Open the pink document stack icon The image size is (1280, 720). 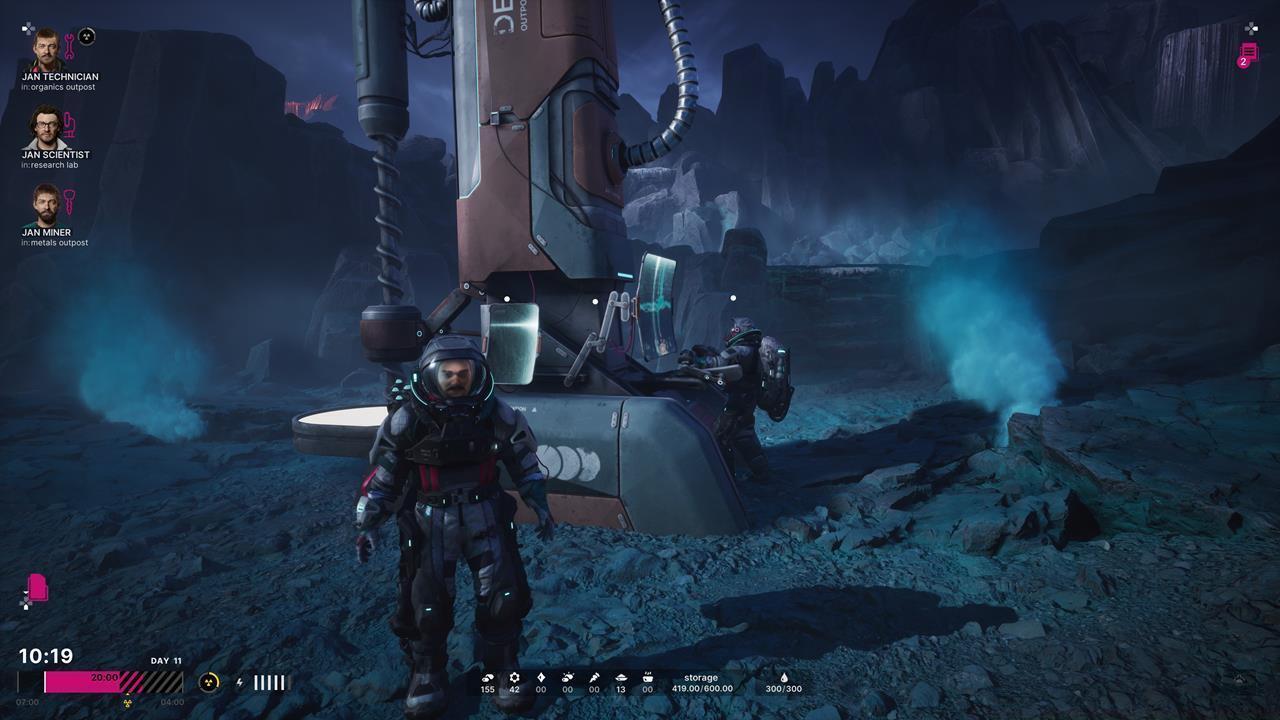tap(38, 587)
